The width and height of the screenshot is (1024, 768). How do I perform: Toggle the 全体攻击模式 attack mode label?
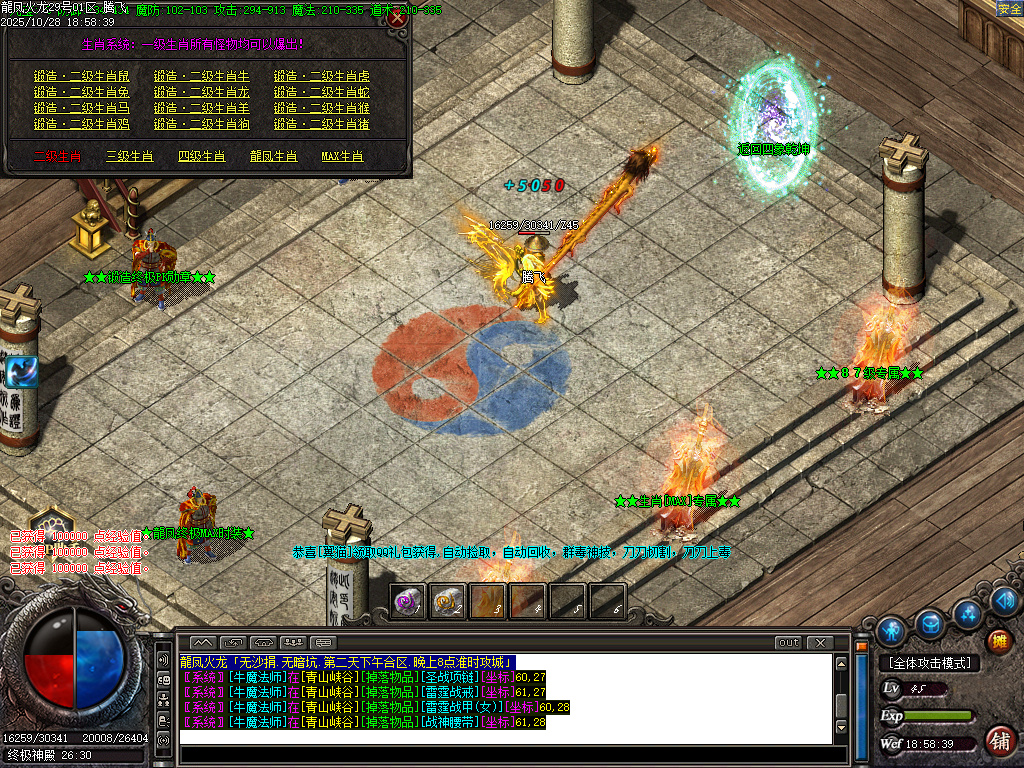(929, 663)
